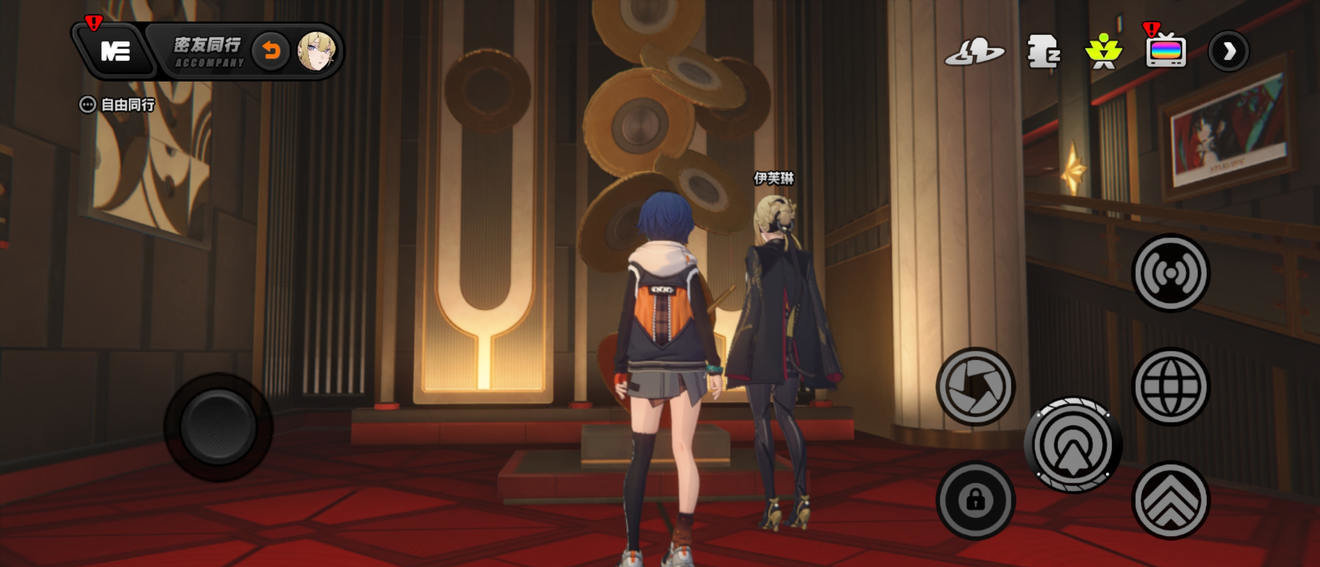This screenshot has width=1320, height=567.
Task: Open the notebook icon marked Z
Action: pos(1043,51)
